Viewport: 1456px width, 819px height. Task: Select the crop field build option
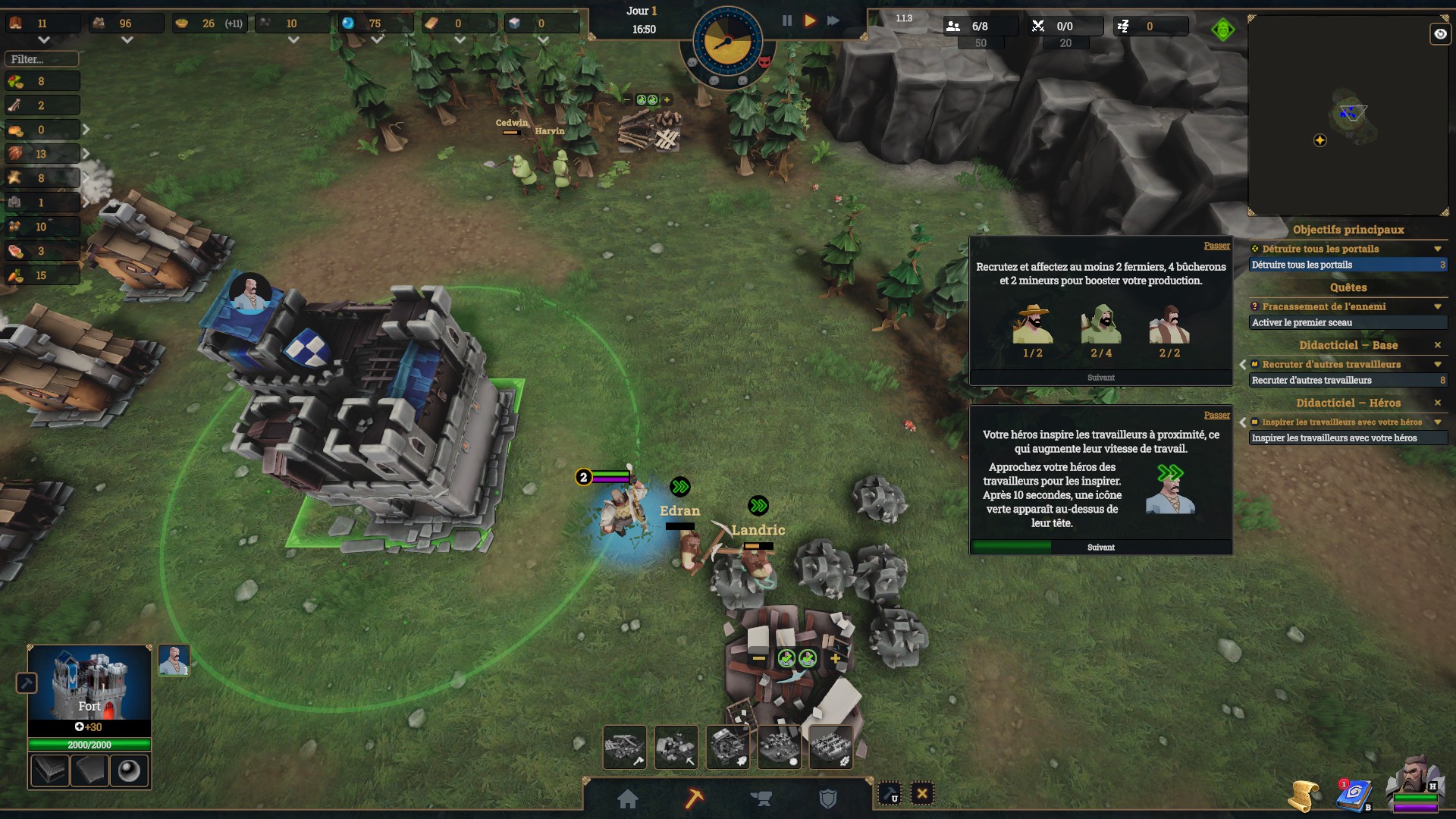[831, 747]
